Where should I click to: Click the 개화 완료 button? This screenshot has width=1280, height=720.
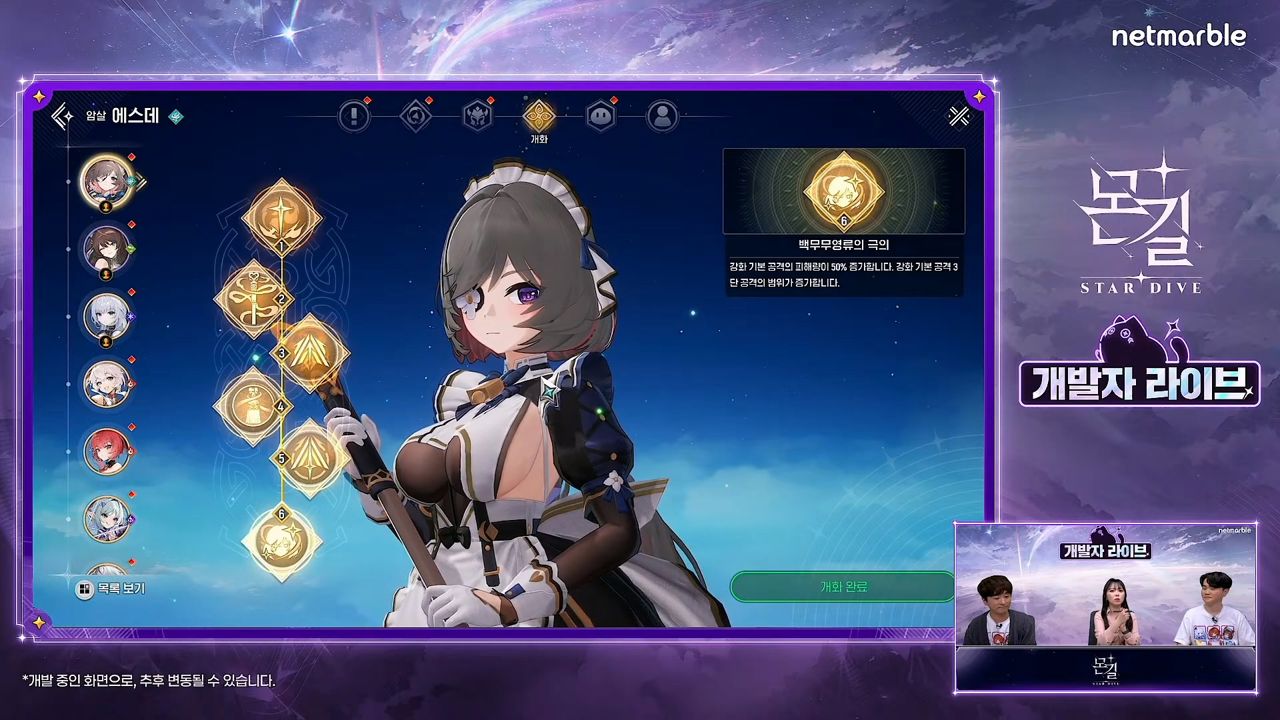tap(842, 587)
